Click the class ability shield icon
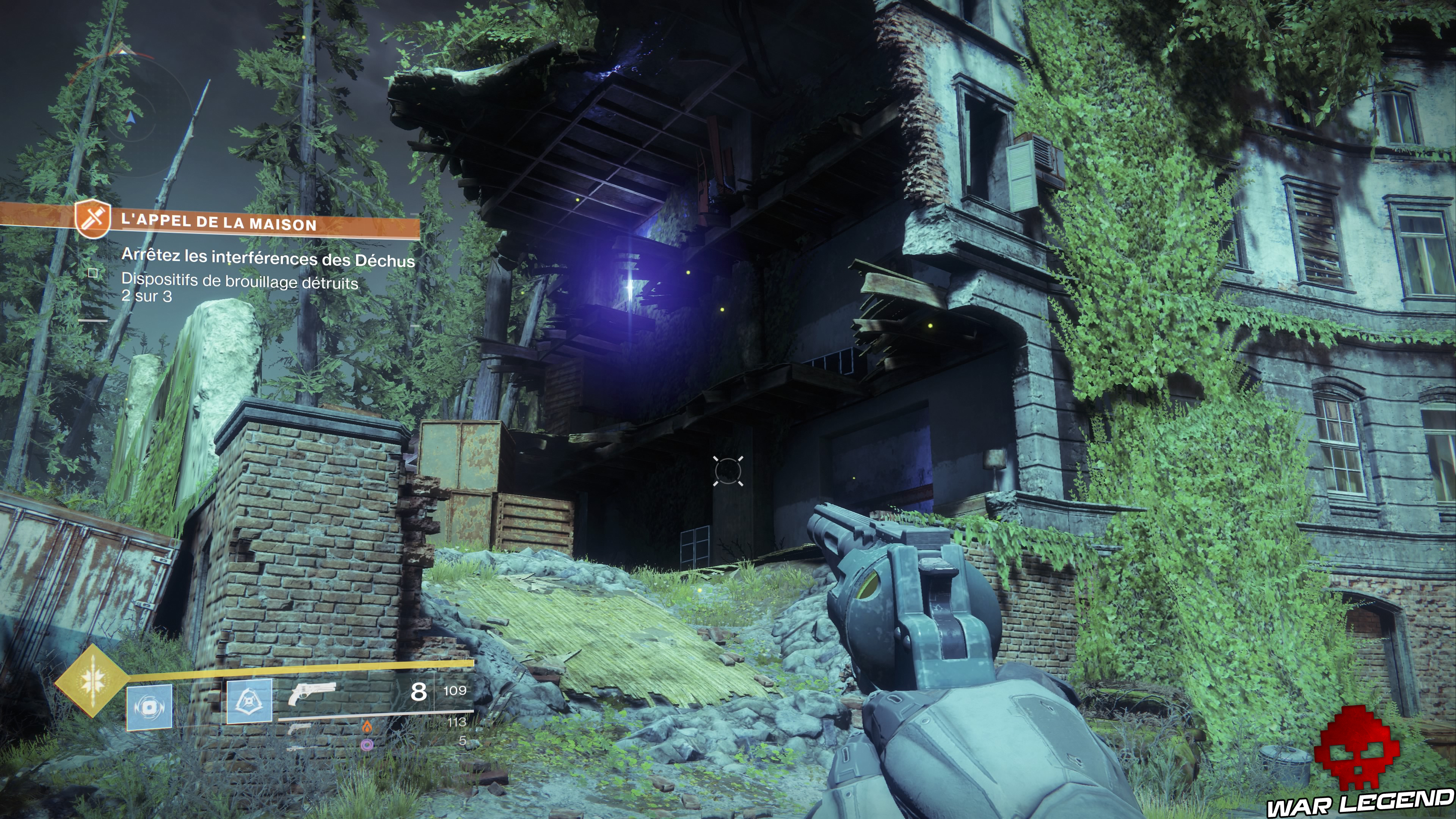 pos(250,702)
